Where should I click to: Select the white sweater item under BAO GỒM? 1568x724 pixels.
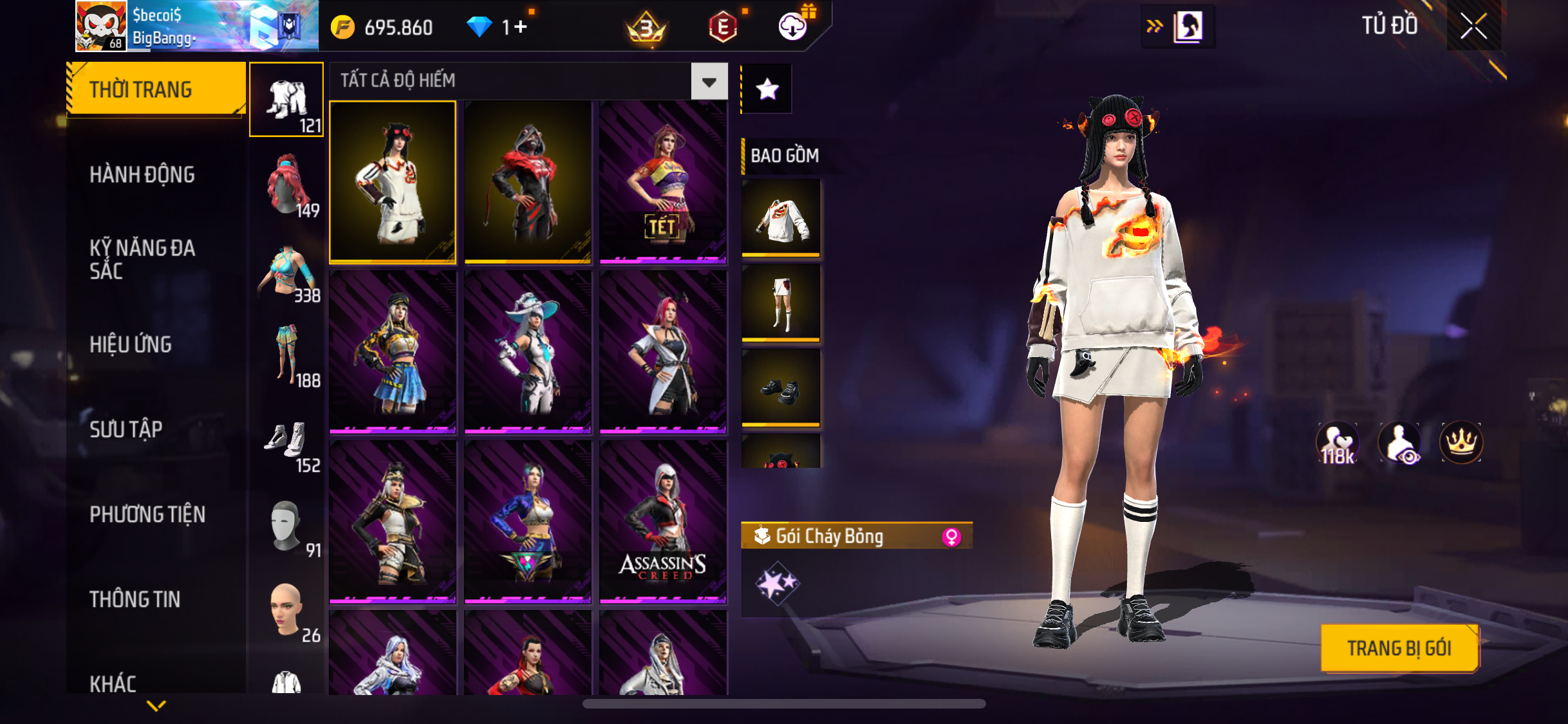pyautogui.click(x=781, y=219)
